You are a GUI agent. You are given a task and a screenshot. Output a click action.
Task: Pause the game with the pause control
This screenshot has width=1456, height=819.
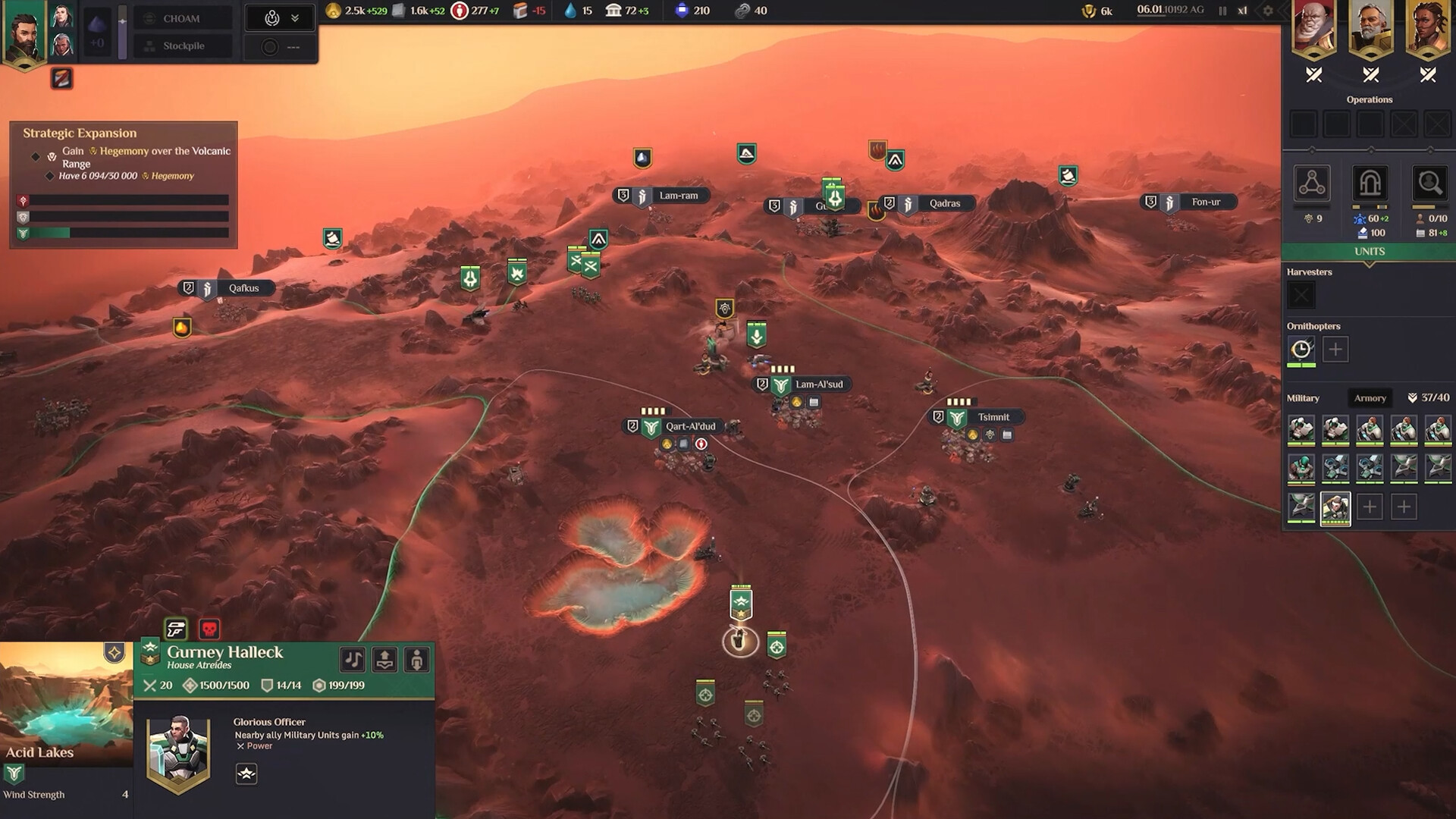tap(1222, 11)
